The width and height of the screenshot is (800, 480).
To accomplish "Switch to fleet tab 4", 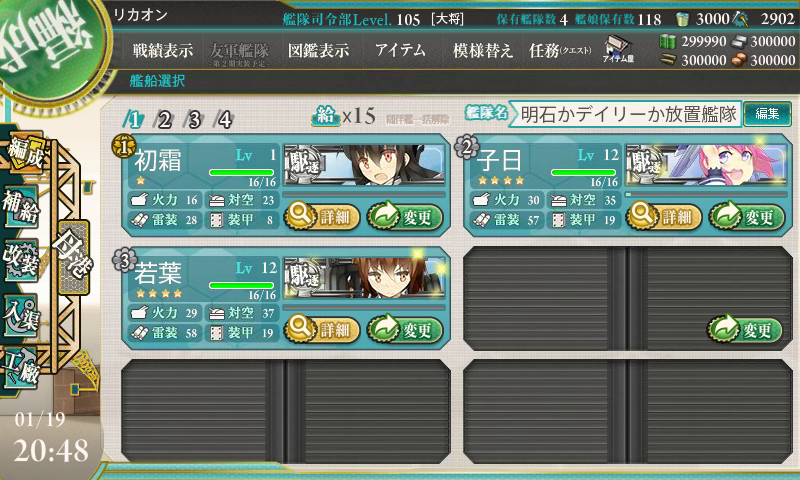I will click(225, 120).
